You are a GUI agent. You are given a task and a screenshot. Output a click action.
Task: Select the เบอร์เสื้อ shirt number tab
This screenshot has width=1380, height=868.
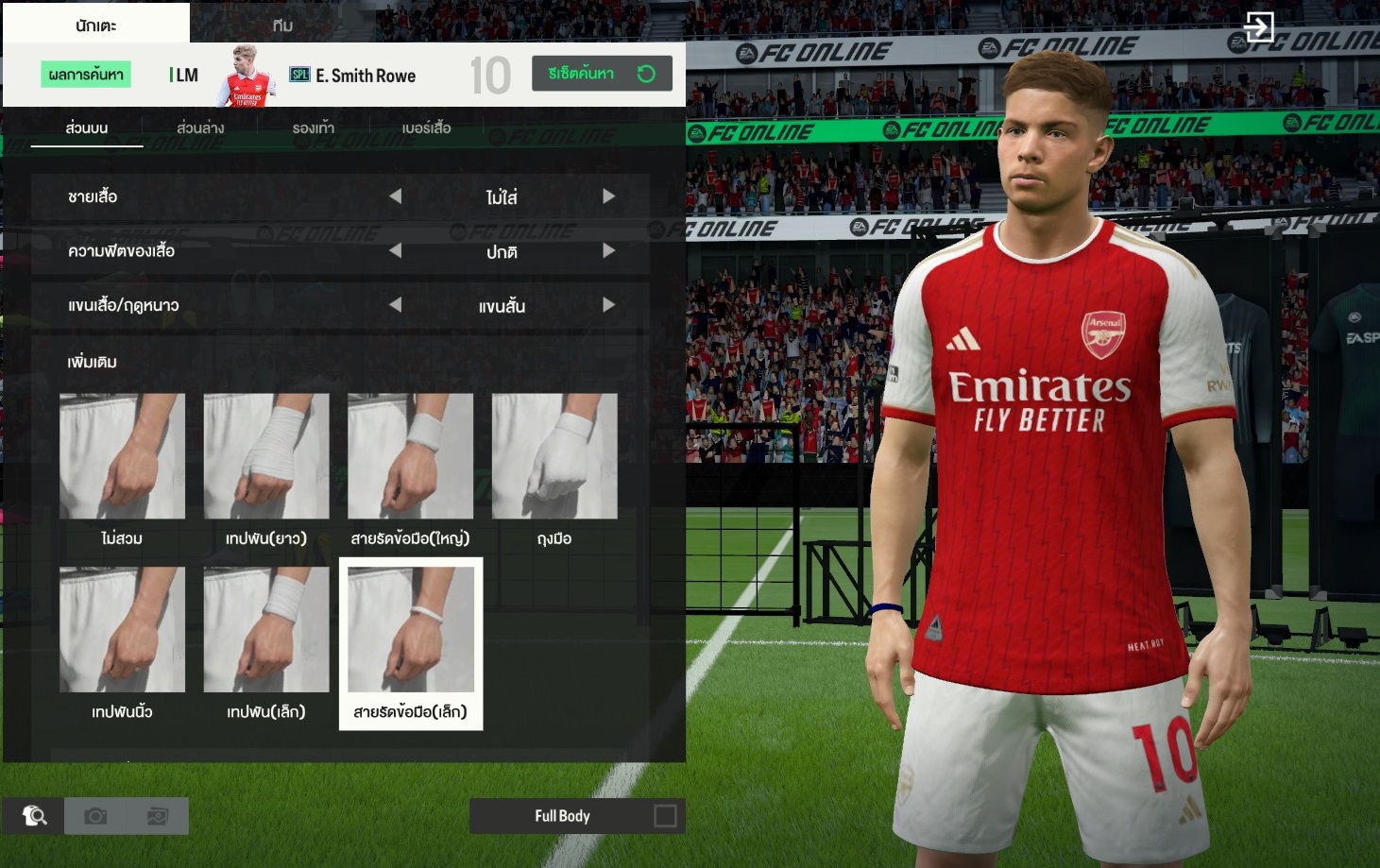[426, 128]
